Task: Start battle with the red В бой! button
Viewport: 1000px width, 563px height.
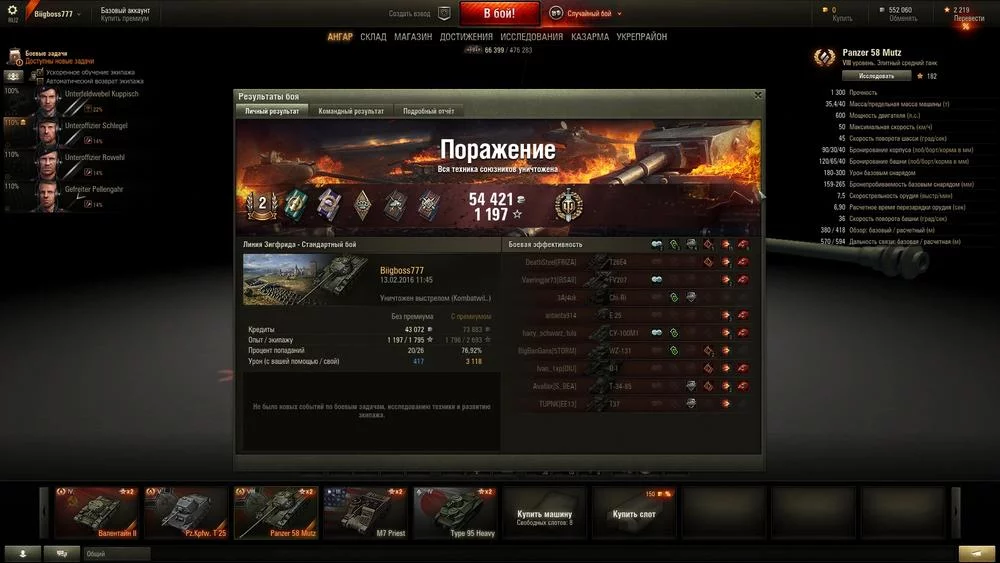Action: click(x=499, y=14)
